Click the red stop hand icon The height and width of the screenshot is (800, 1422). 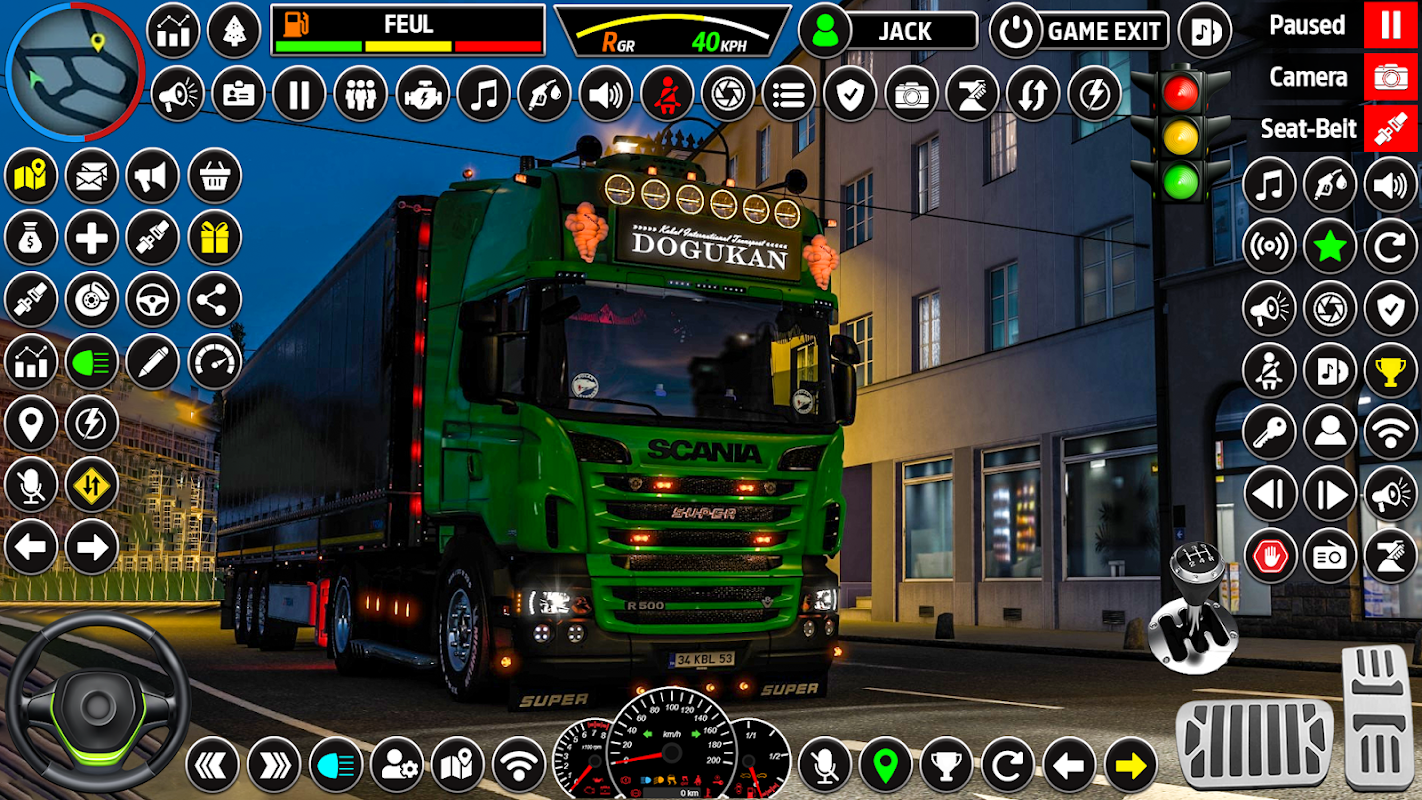click(x=1270, y=556)
